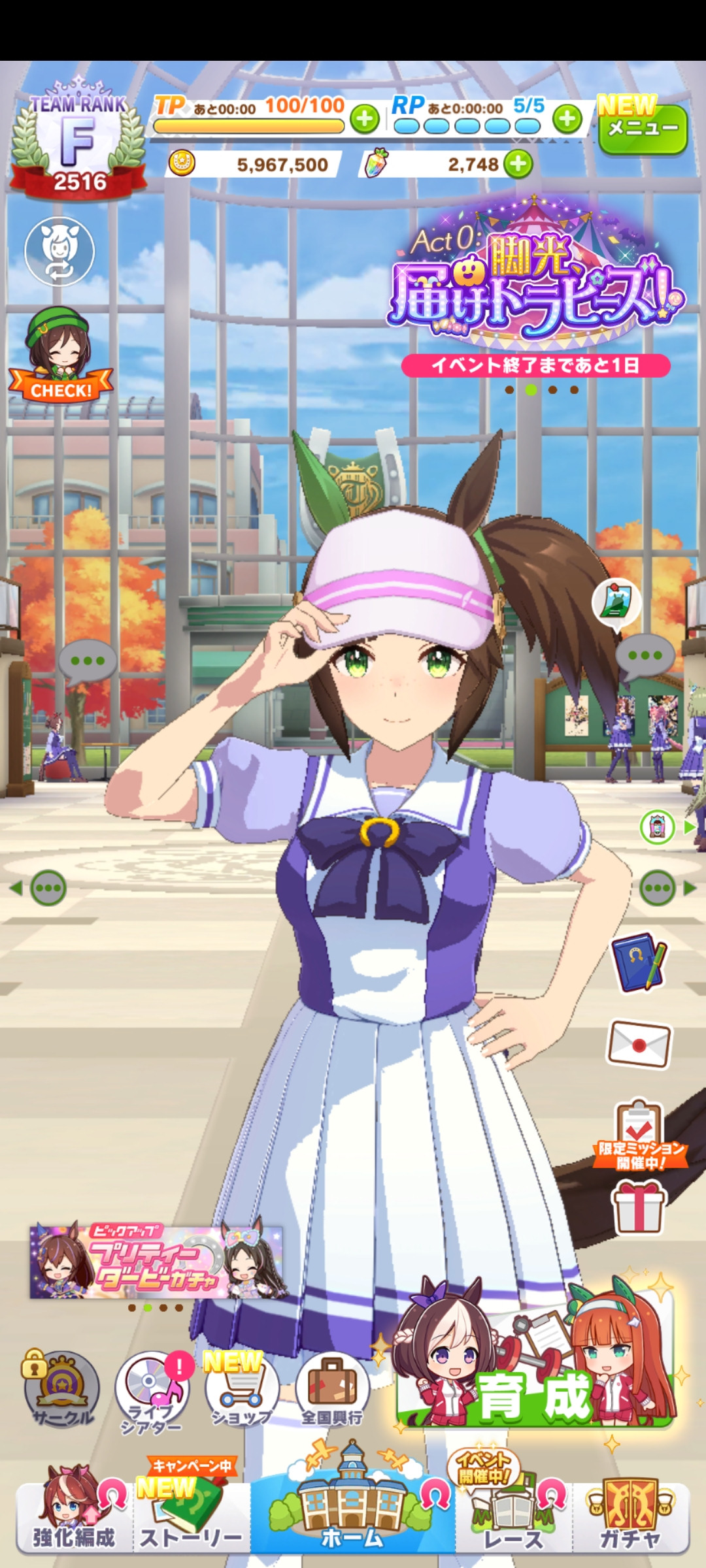Switch to the 強化編成 tab
The image size is (706, 1568).
[74, 1516]
